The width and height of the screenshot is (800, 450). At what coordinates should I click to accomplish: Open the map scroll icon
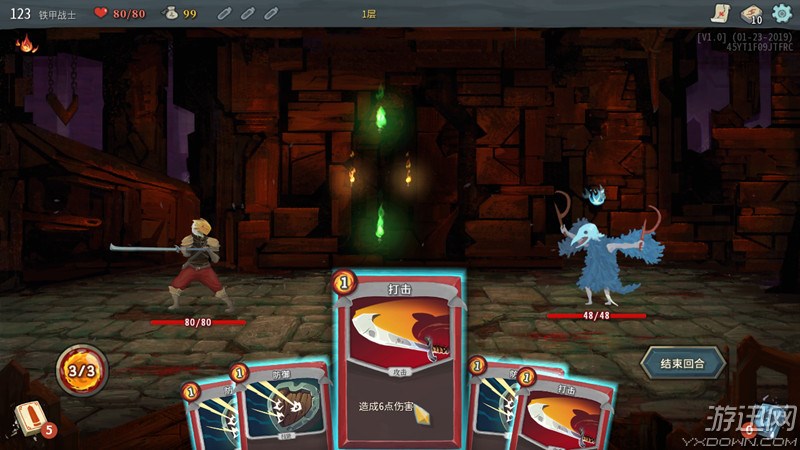(718, 13)
